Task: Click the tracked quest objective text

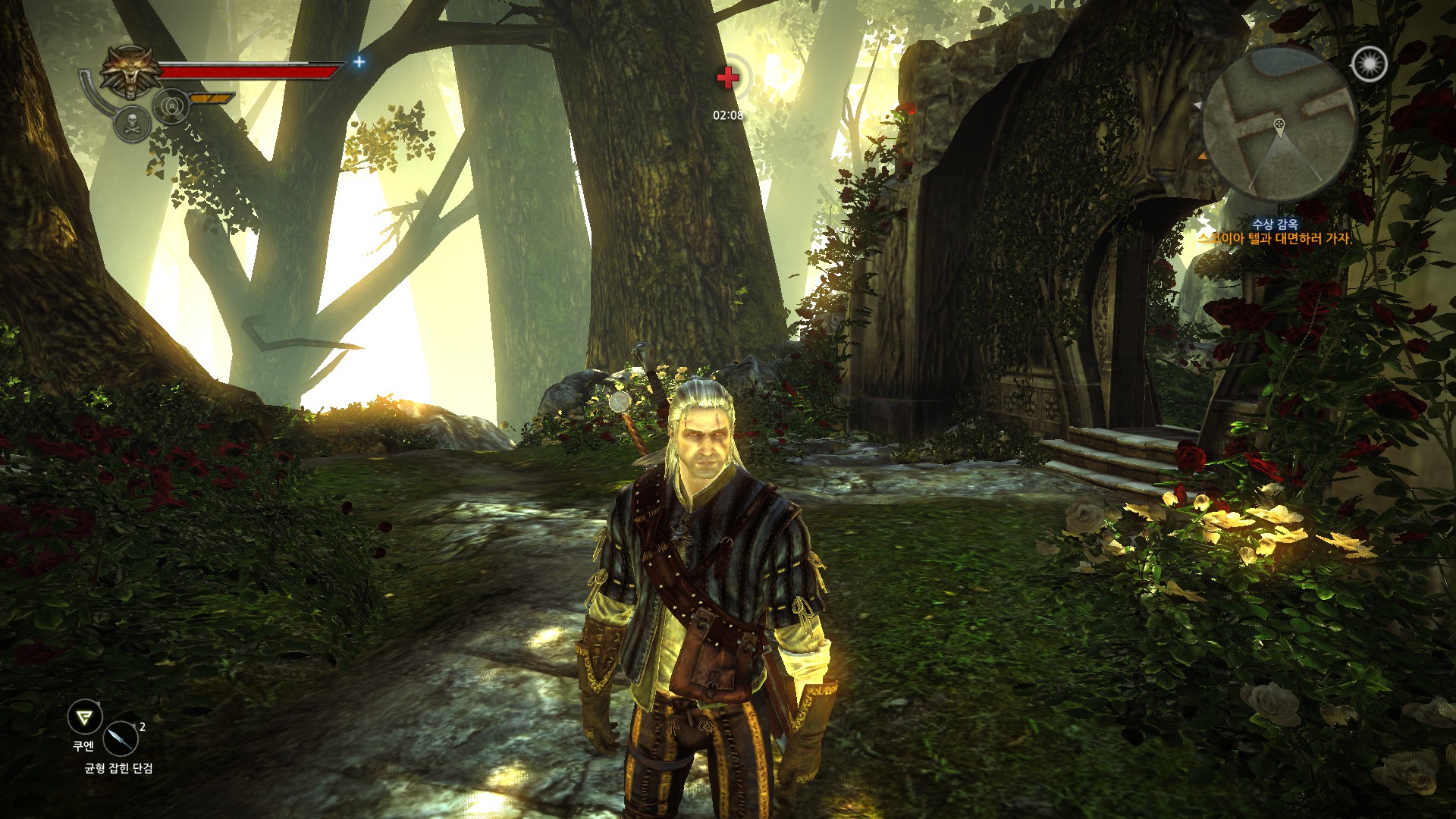Action: (x=1274, y=239)
